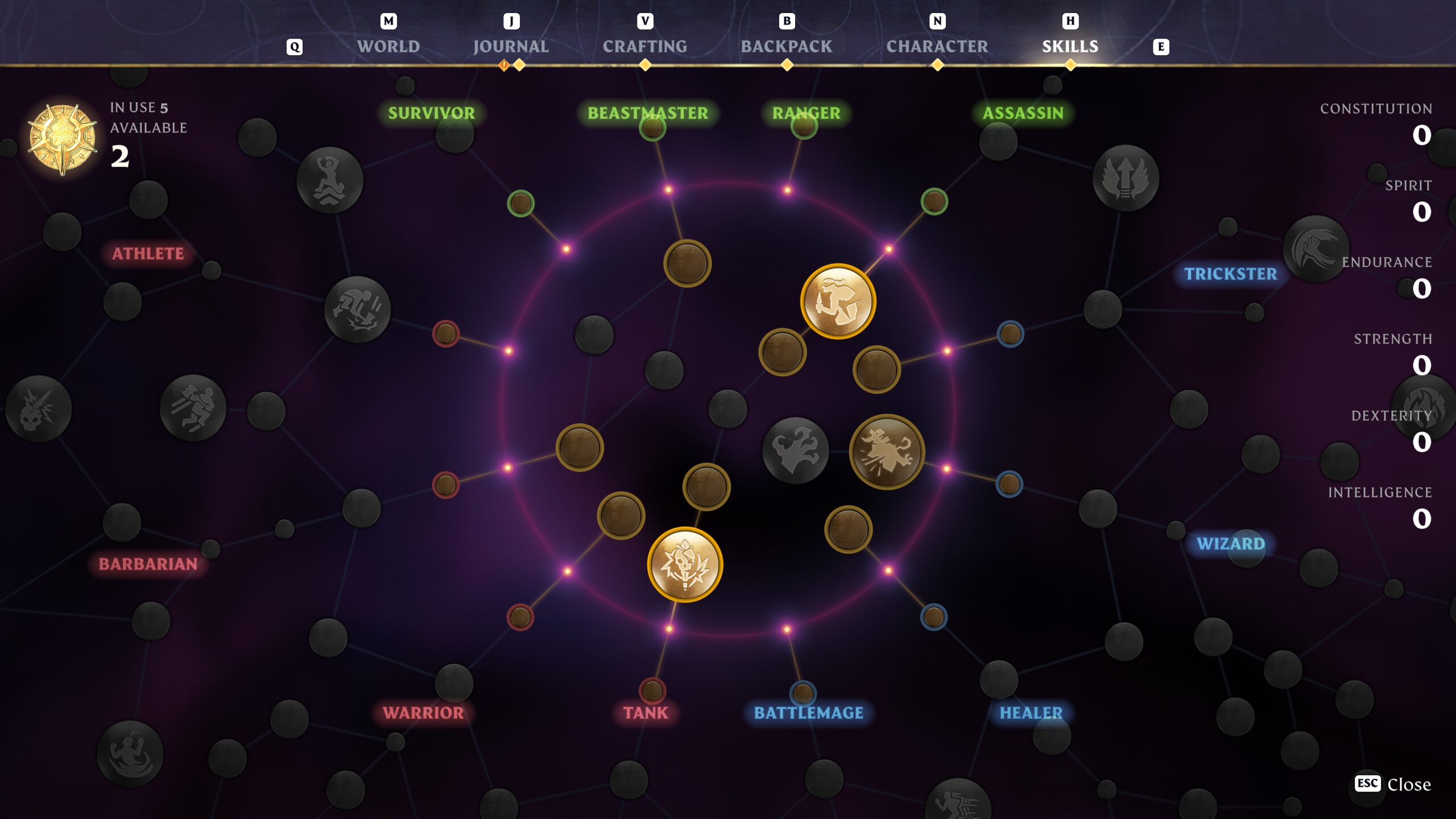Switch to the World tab
The height and width of the screenshot is (819, 1456).
coord(388,46)
